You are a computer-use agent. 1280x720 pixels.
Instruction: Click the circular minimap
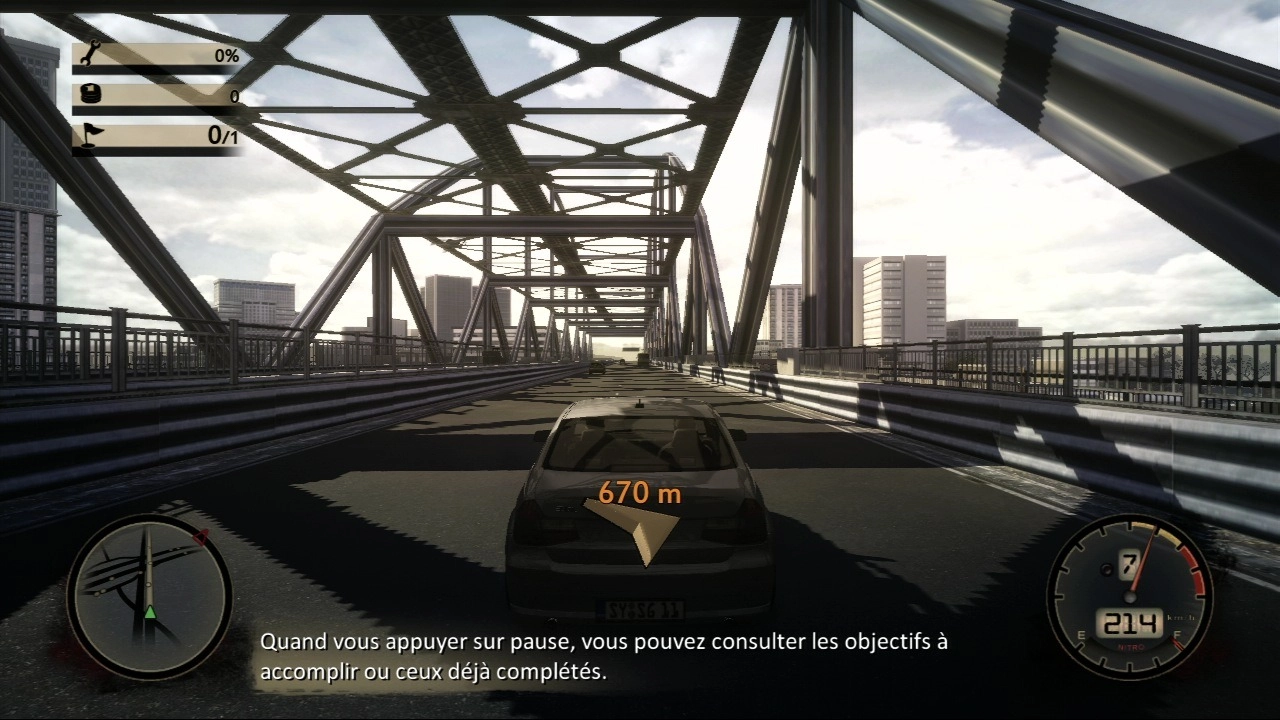149,597
